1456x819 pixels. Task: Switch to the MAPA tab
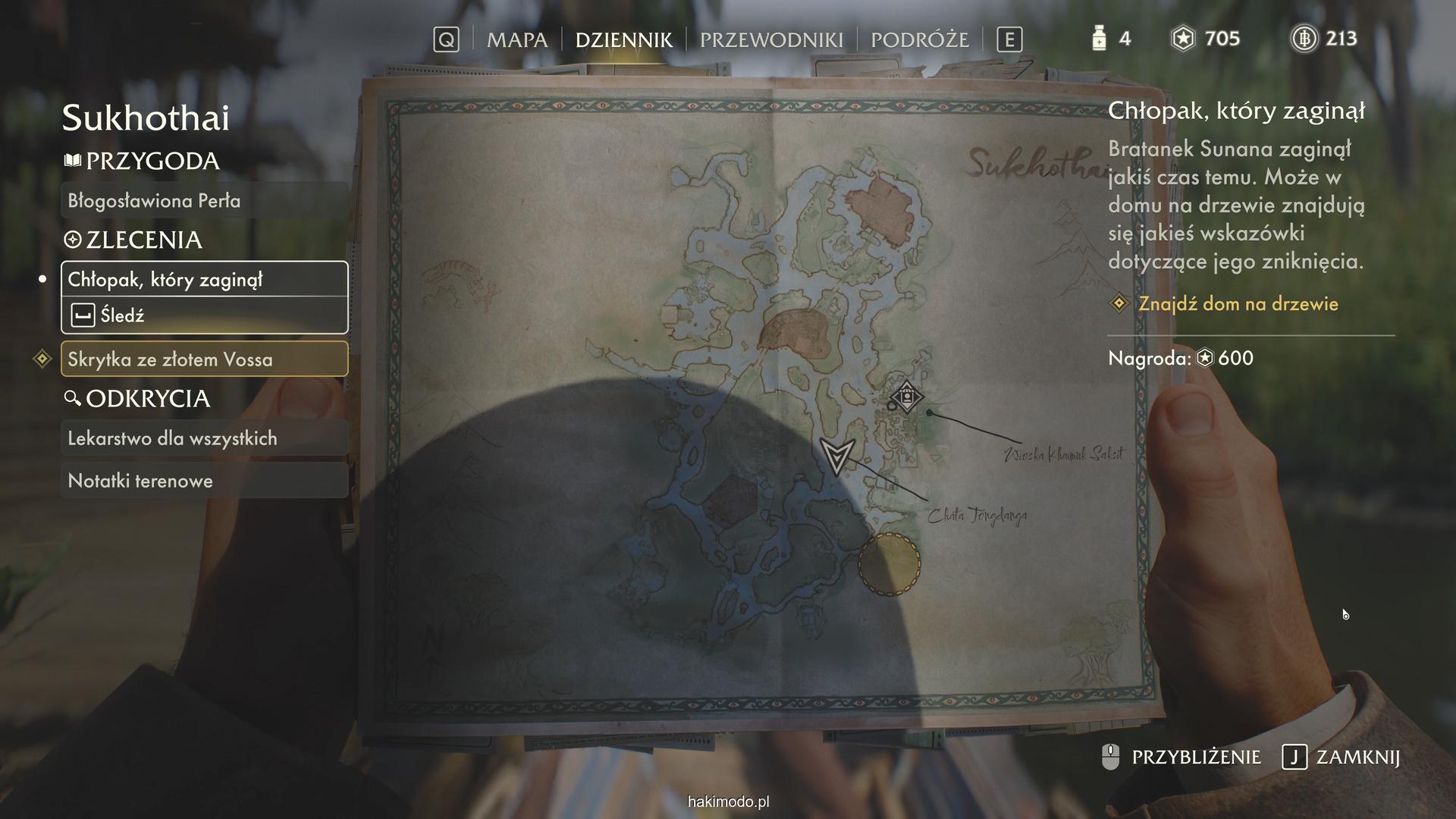click(516, 39)
